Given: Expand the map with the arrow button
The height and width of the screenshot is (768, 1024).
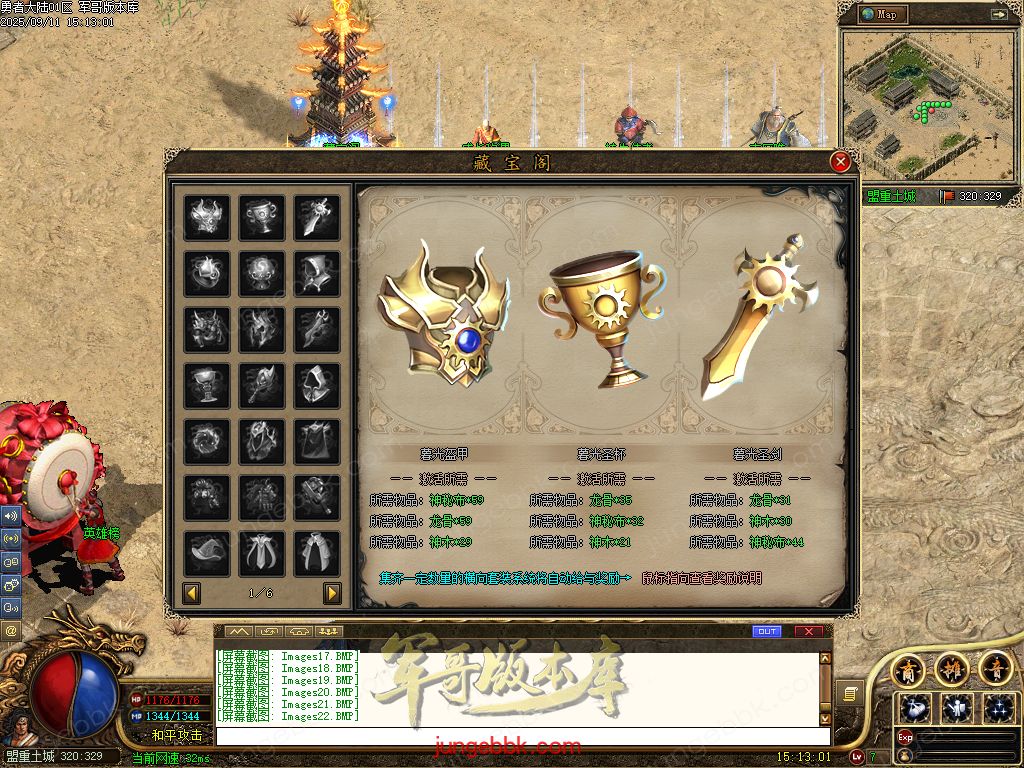Looking at the screenshot, I should [x=998, y=14].
